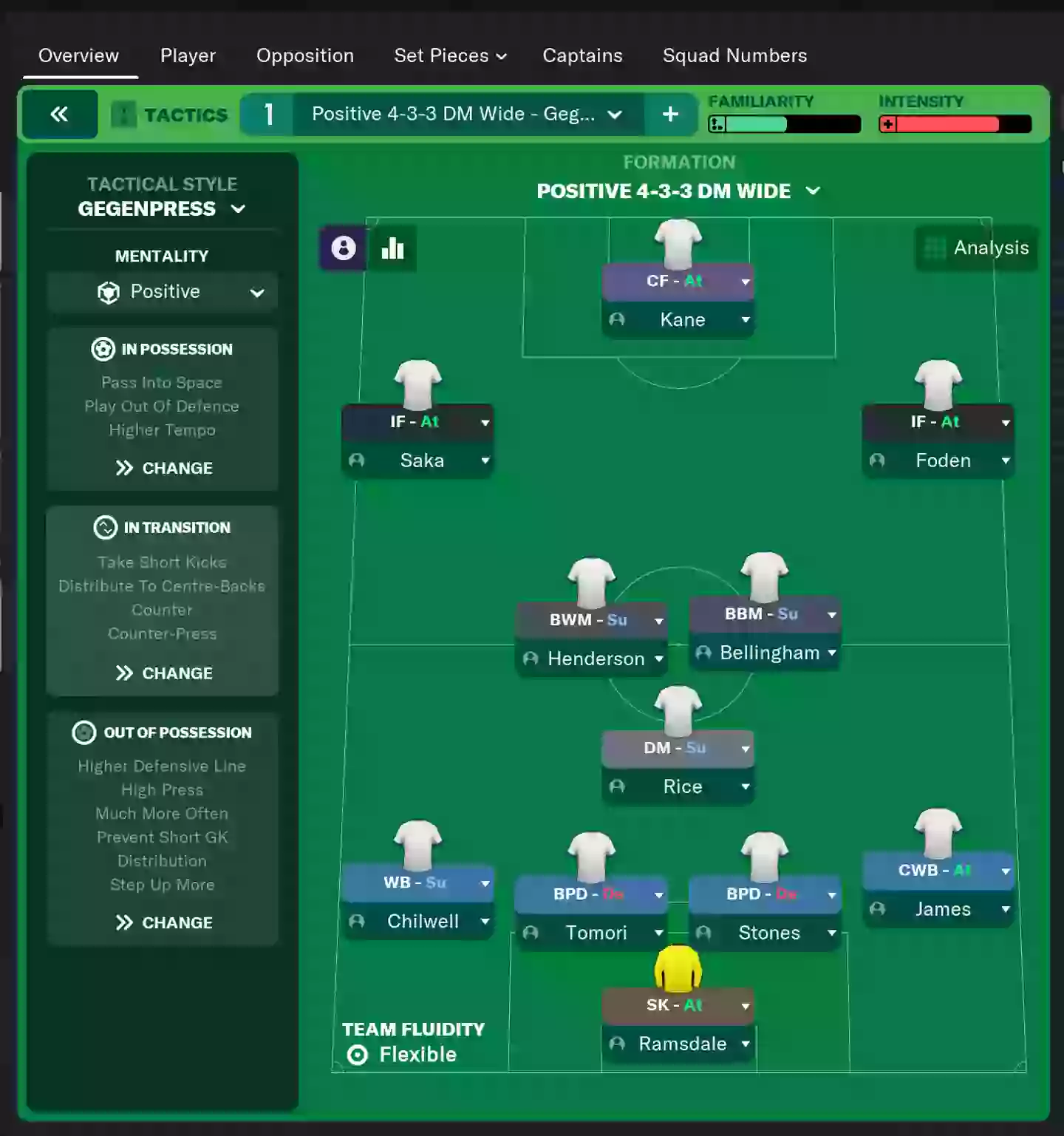Click Change under Out Of Possession instructions
Screen dimensions: 1064x1136
point(163,922)
